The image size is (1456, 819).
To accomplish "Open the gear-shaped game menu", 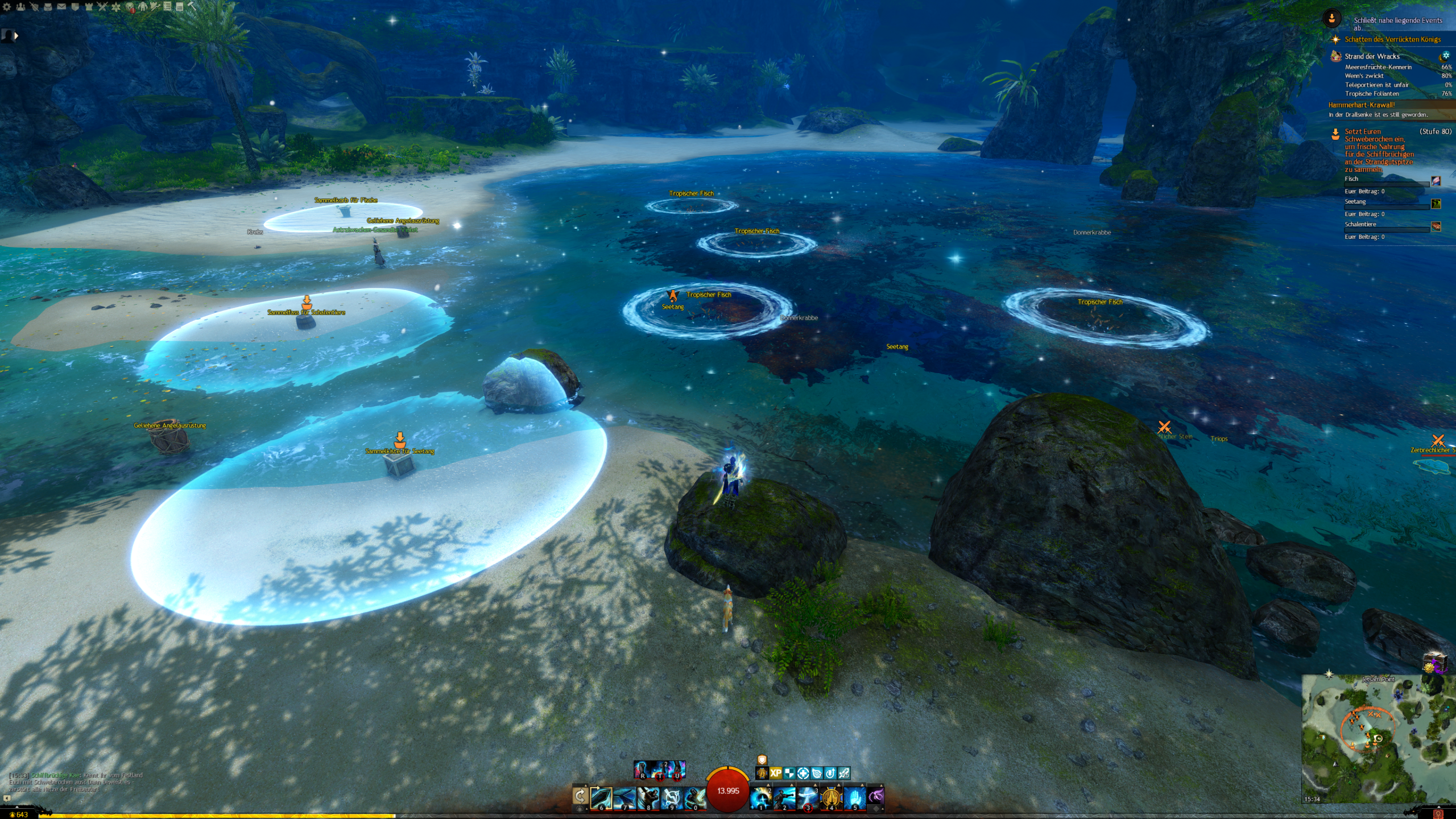I will [7, 7].
